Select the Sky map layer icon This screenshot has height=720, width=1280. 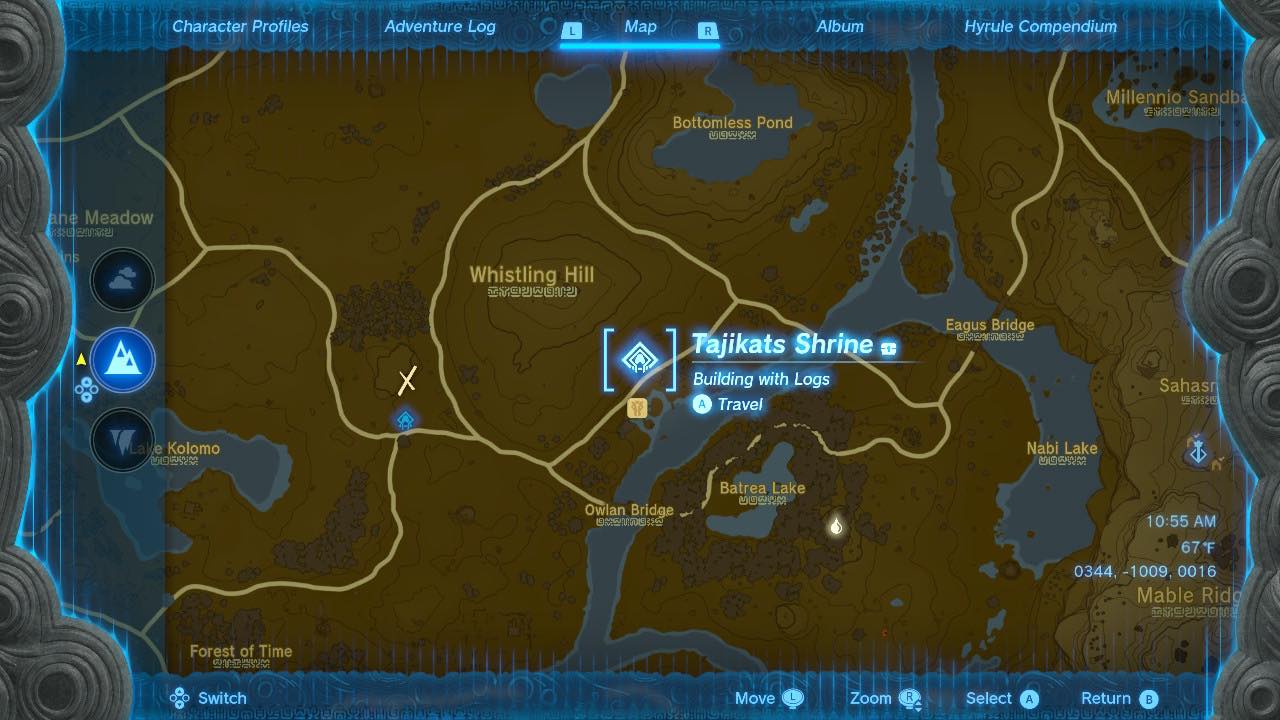pos(121,280)
